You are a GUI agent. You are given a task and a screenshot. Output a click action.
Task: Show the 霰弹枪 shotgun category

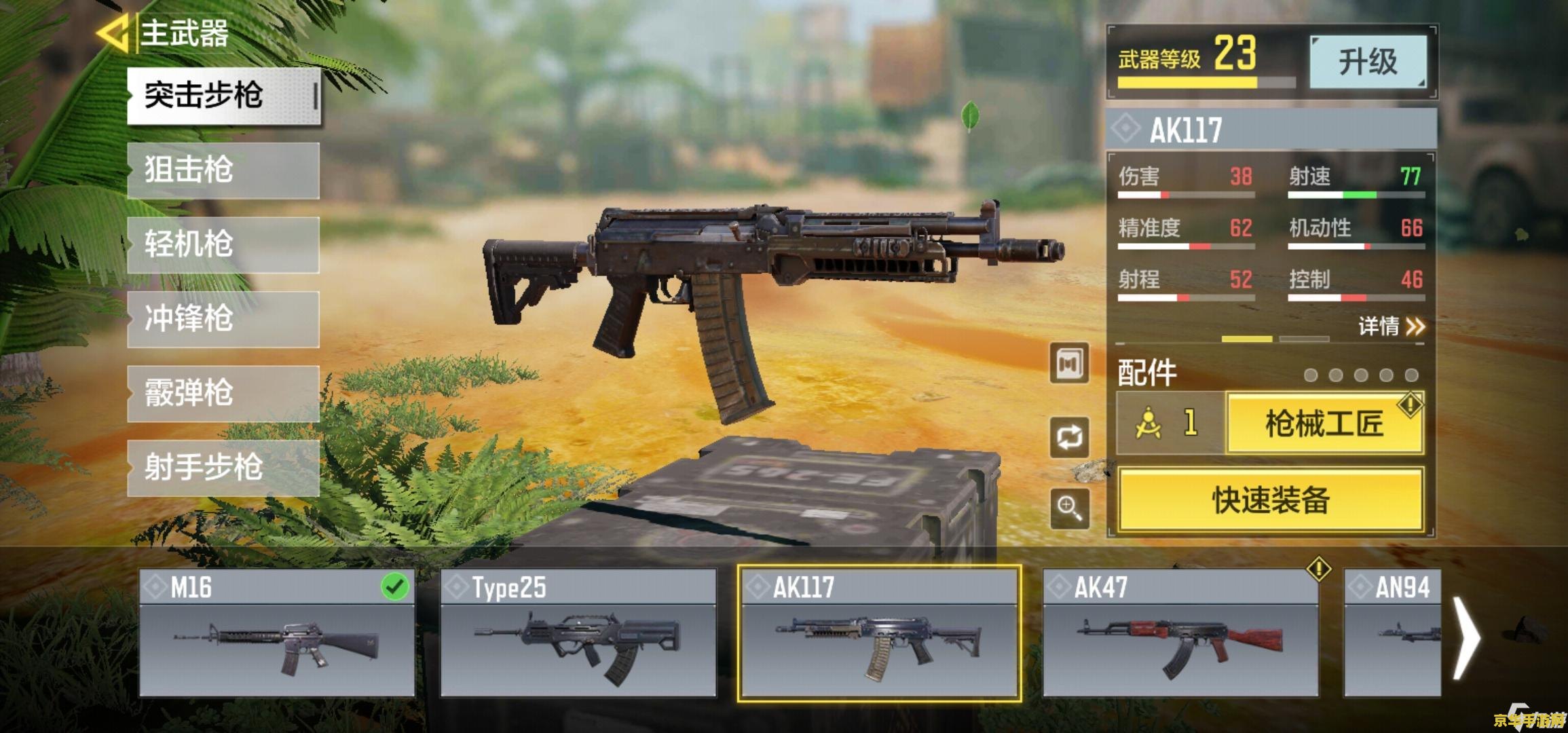[x=223, y=394]
